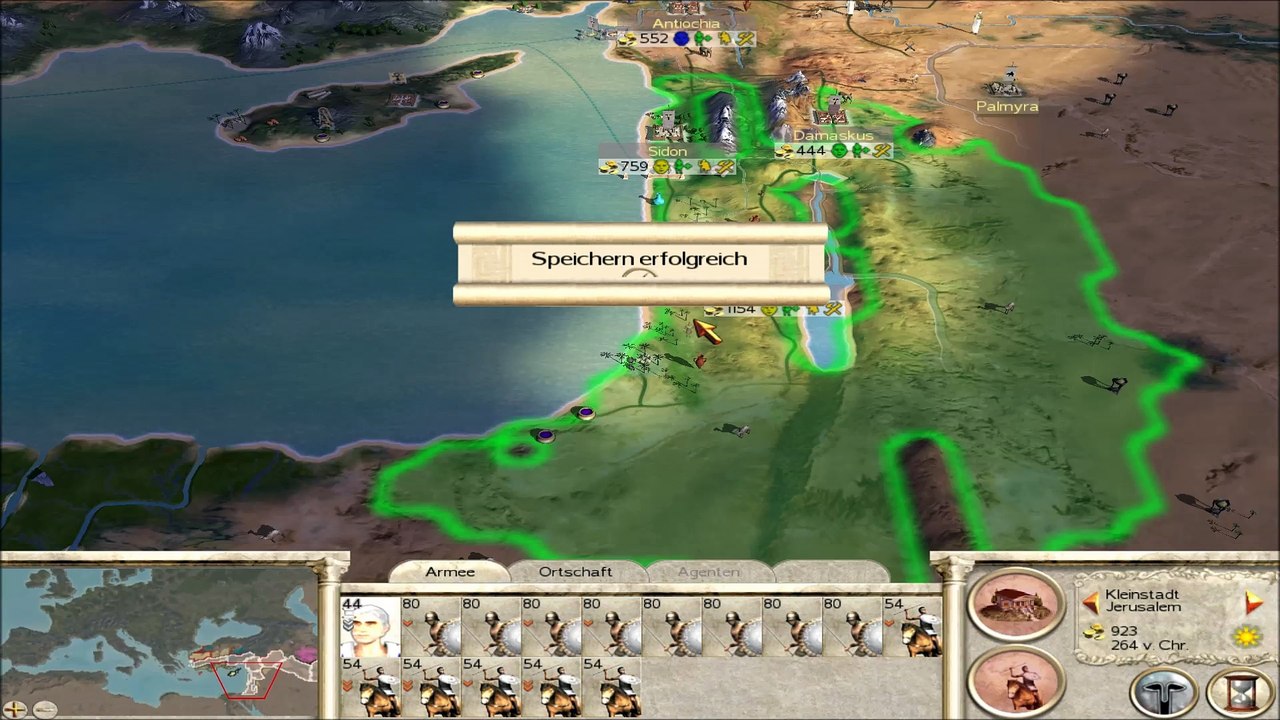
Task: Open the faction overview helmet button
Action: (1164, 691)
